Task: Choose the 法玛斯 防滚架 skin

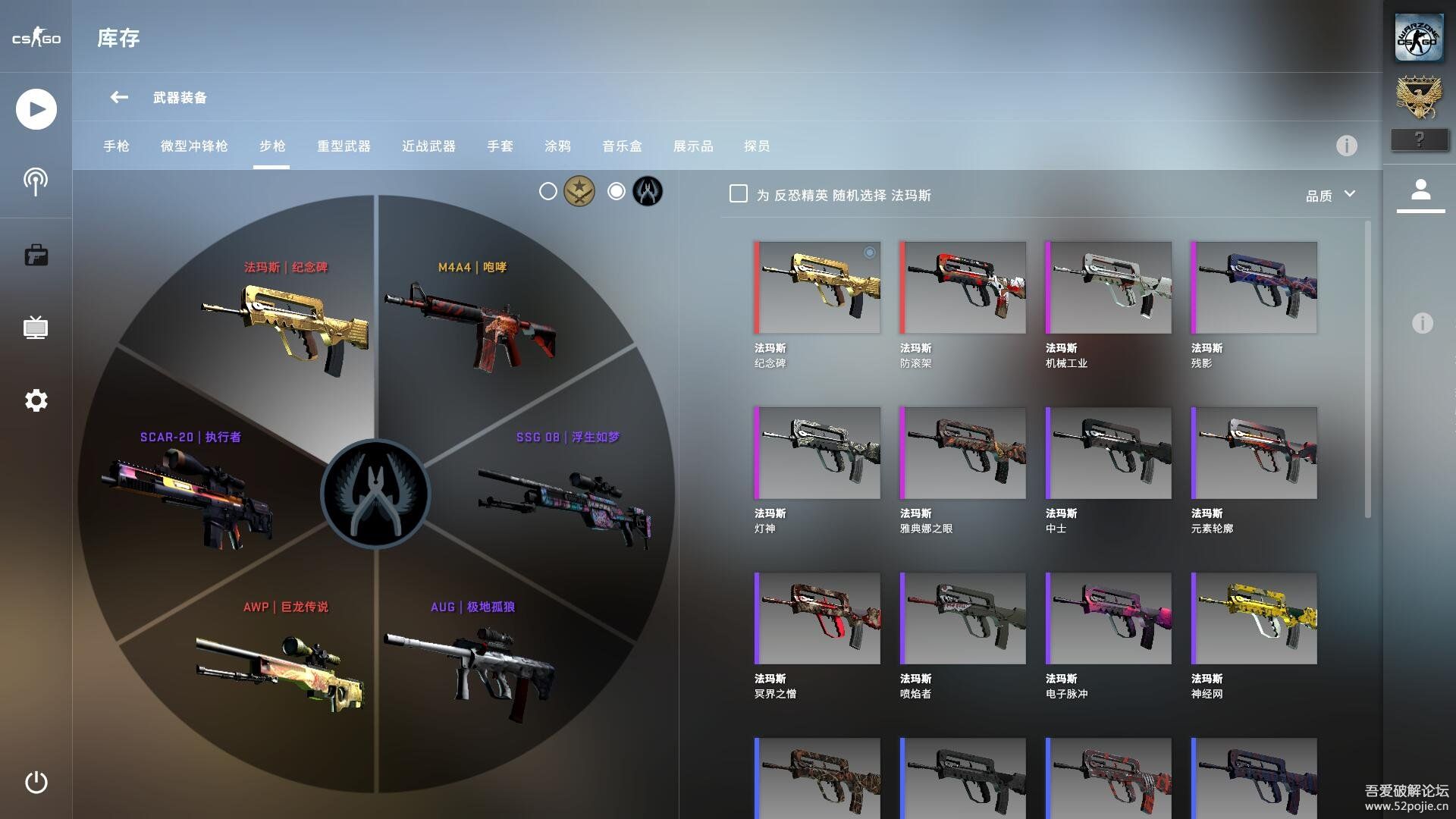Action: (962, 288)
